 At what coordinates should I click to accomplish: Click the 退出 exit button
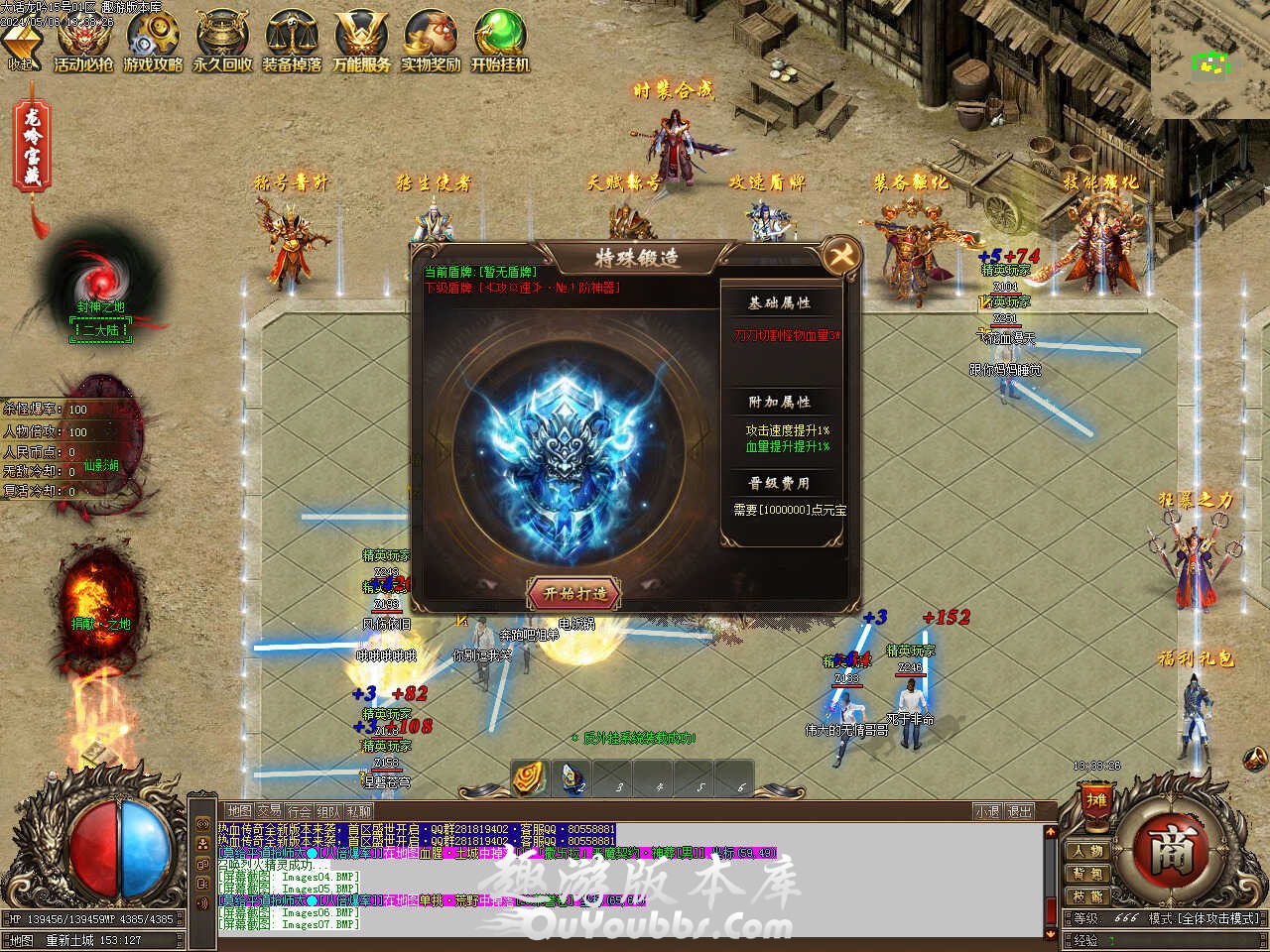tap(1019, 811)
